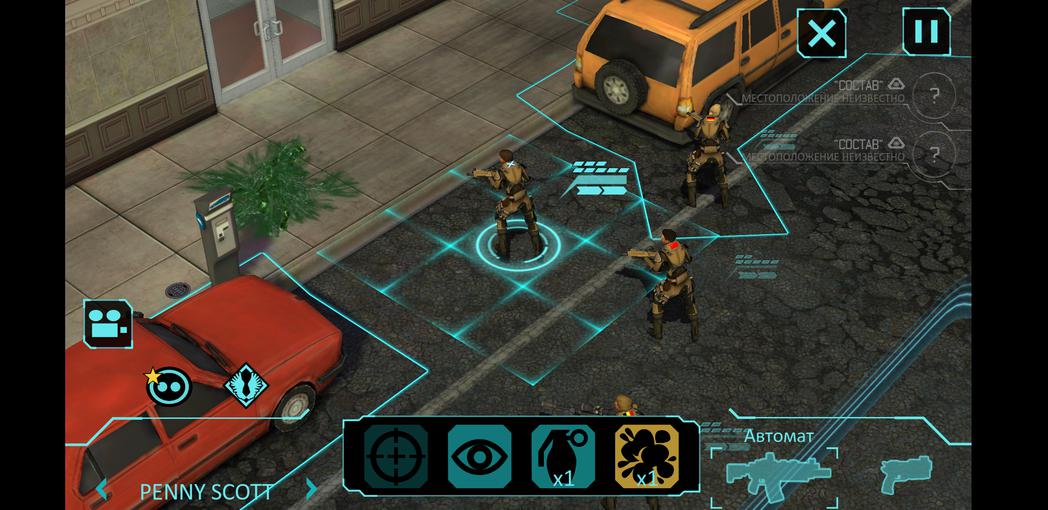
Task: Activate the Overwatch eye ability
Action: click(479, 458)
